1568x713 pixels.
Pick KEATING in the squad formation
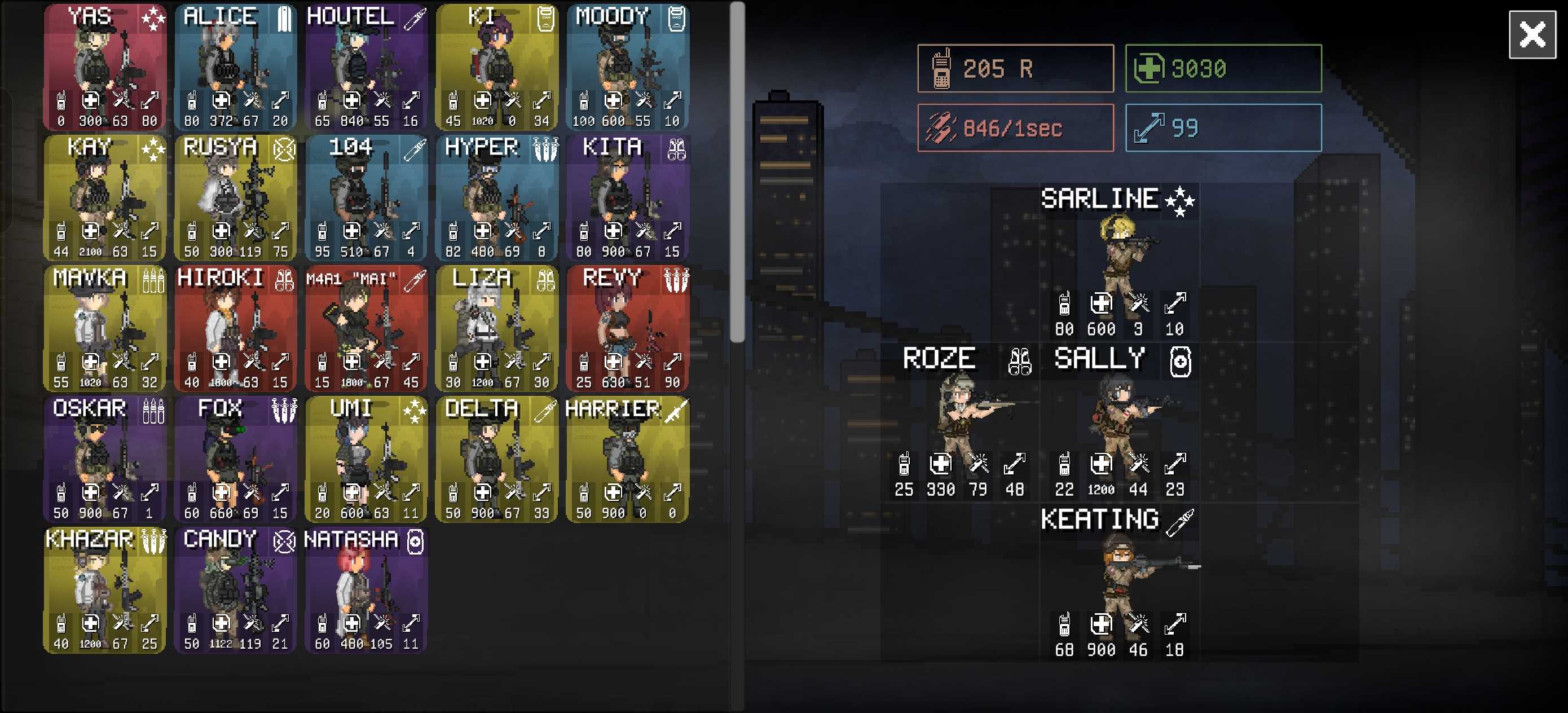point(1119,582)
